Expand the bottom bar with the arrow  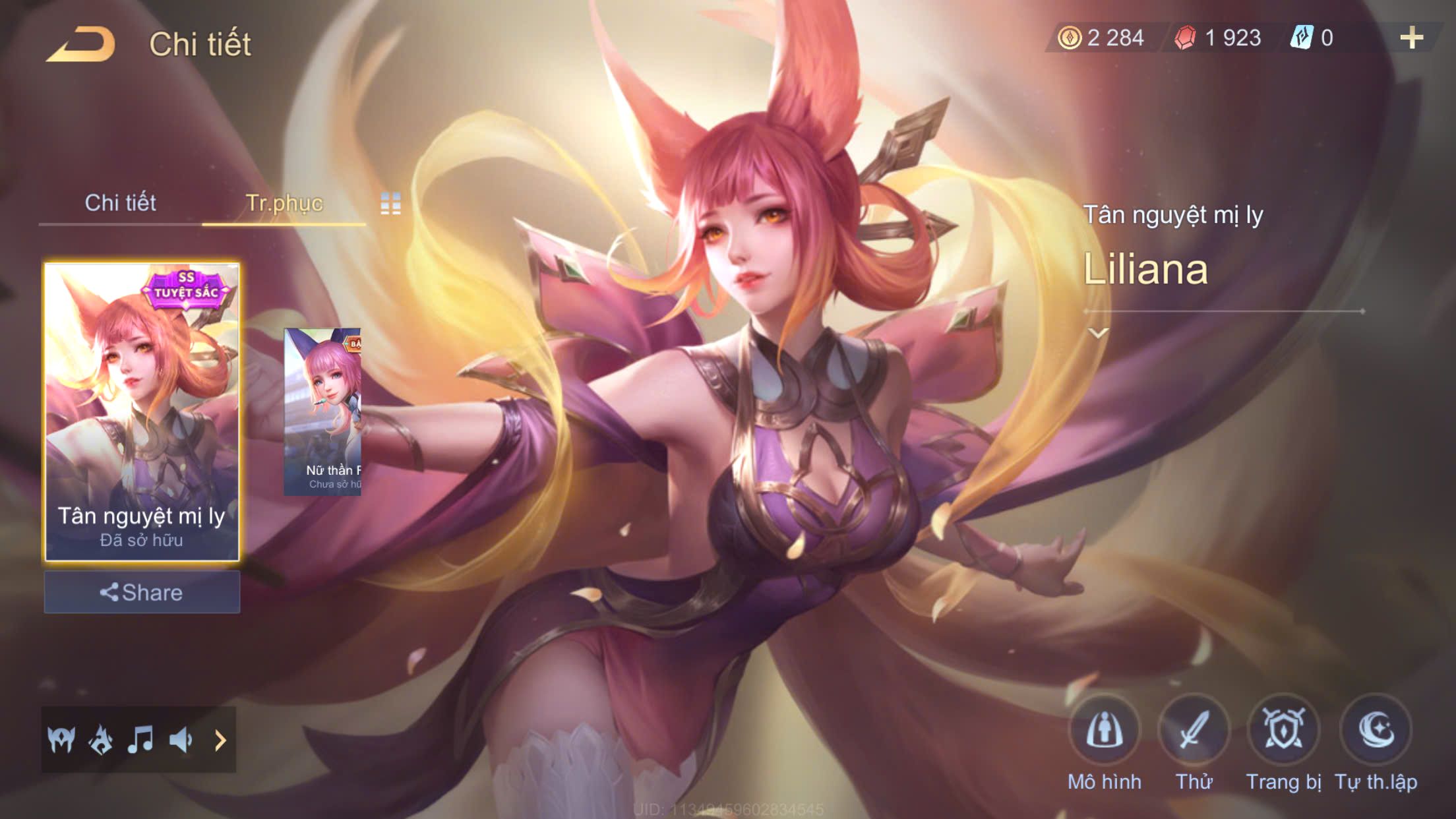220,740
